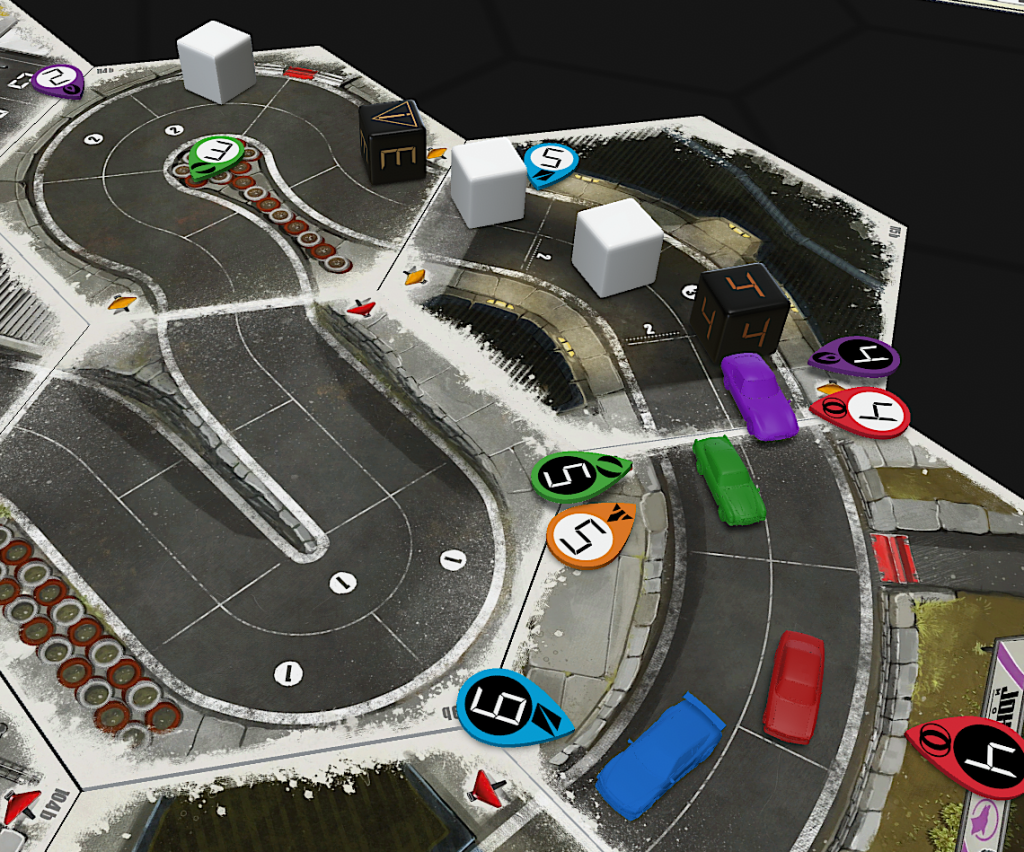
Task: Choose the blue race car
Action: (x=660, y=755)
